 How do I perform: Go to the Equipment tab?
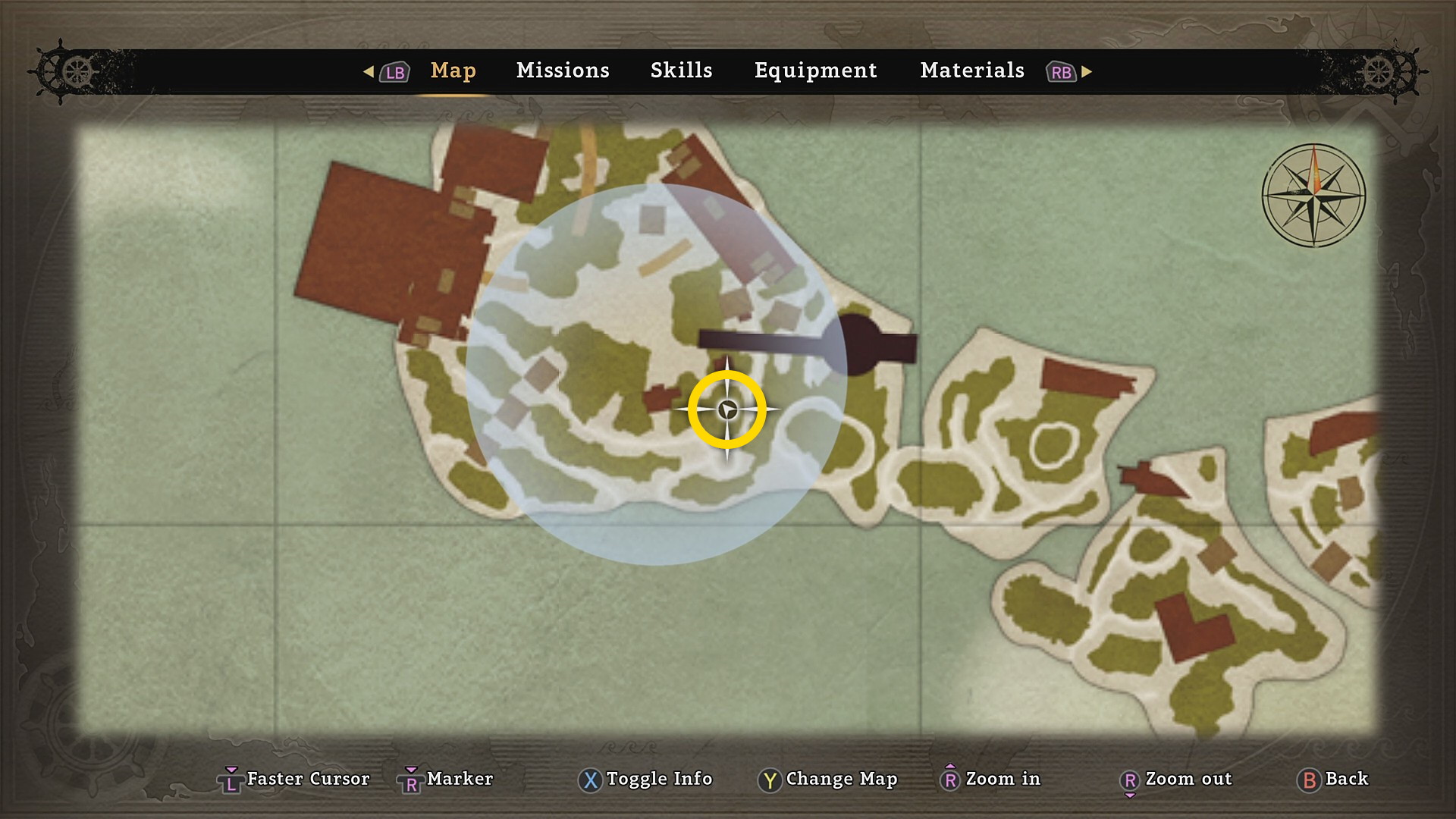pyautogui.click(x=815, y=71)
